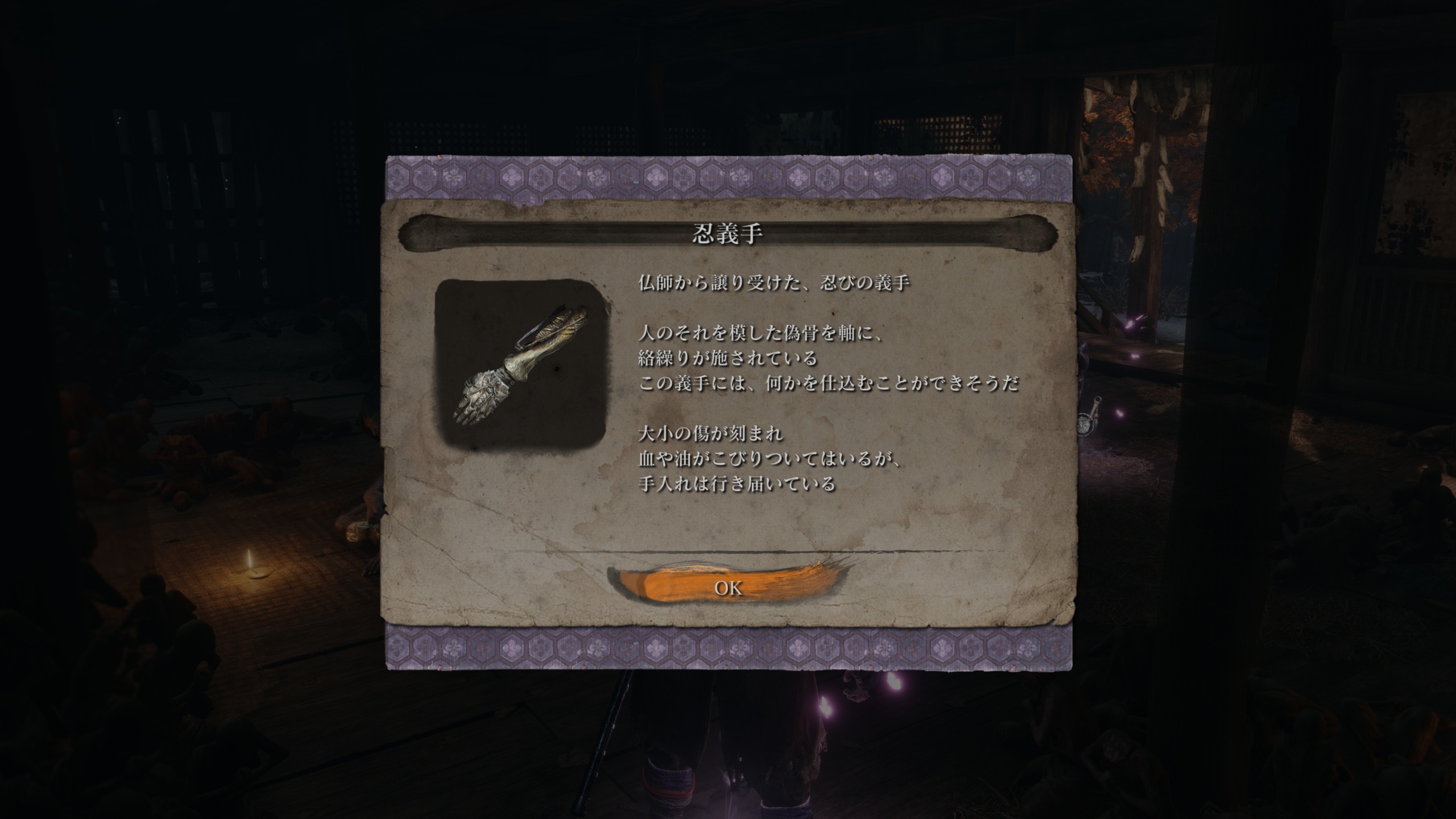This screenshot has width=1456, height=819.
Task: Confirm the dialog with the OK button
Action: 727,588
